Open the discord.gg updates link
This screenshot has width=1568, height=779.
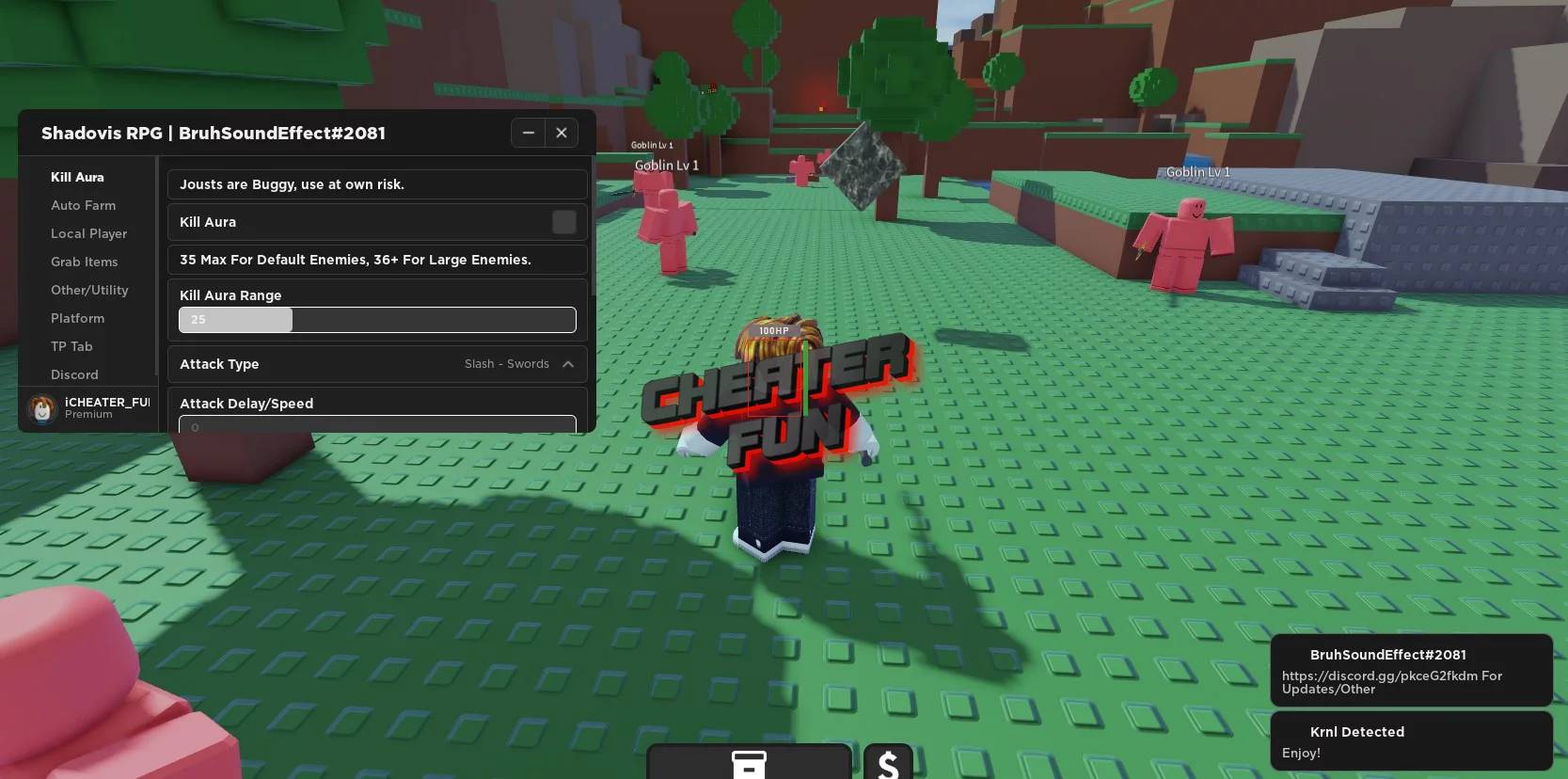tap(1392, 682)
